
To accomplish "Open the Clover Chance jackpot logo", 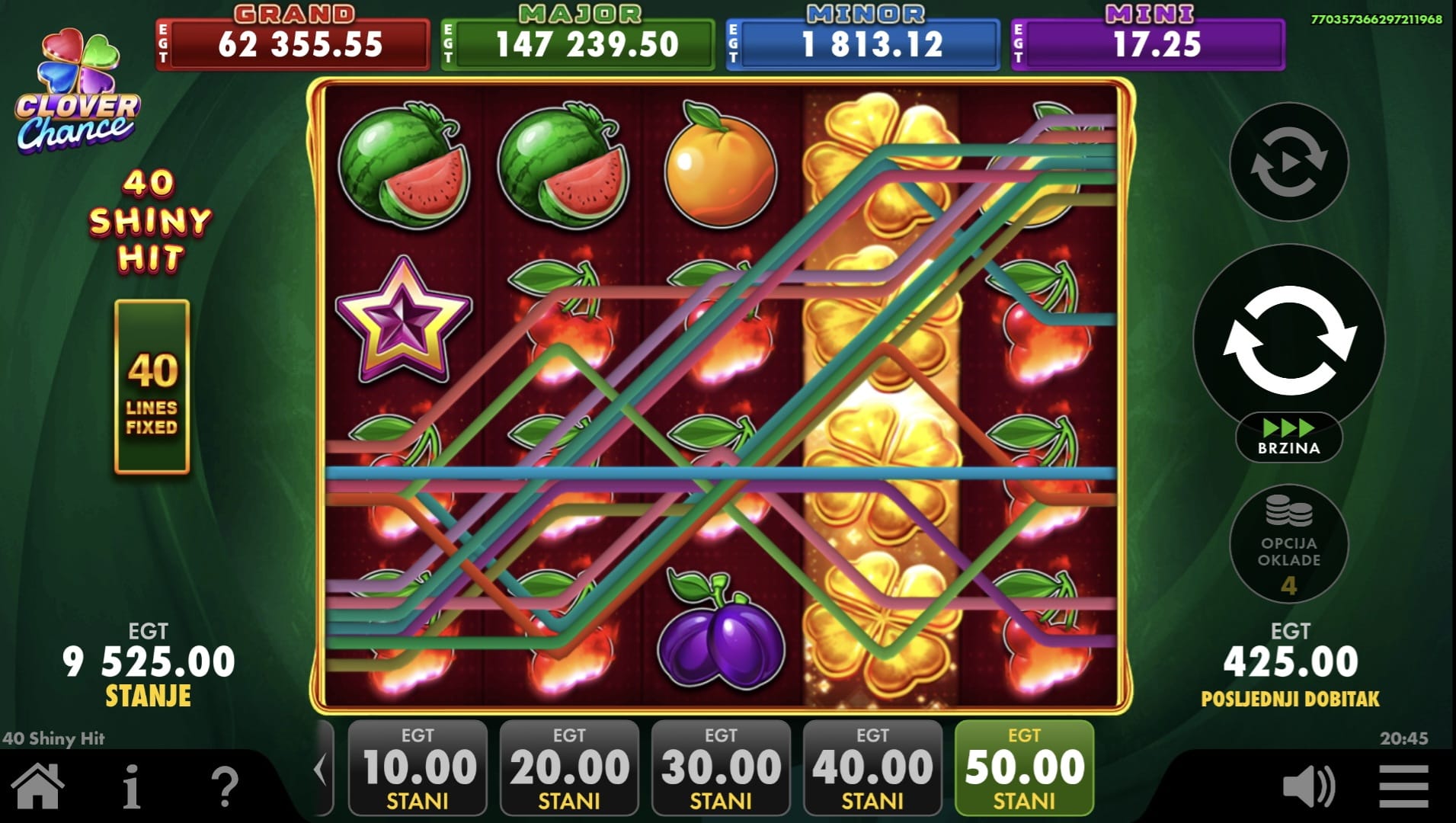I will [76, 91].
